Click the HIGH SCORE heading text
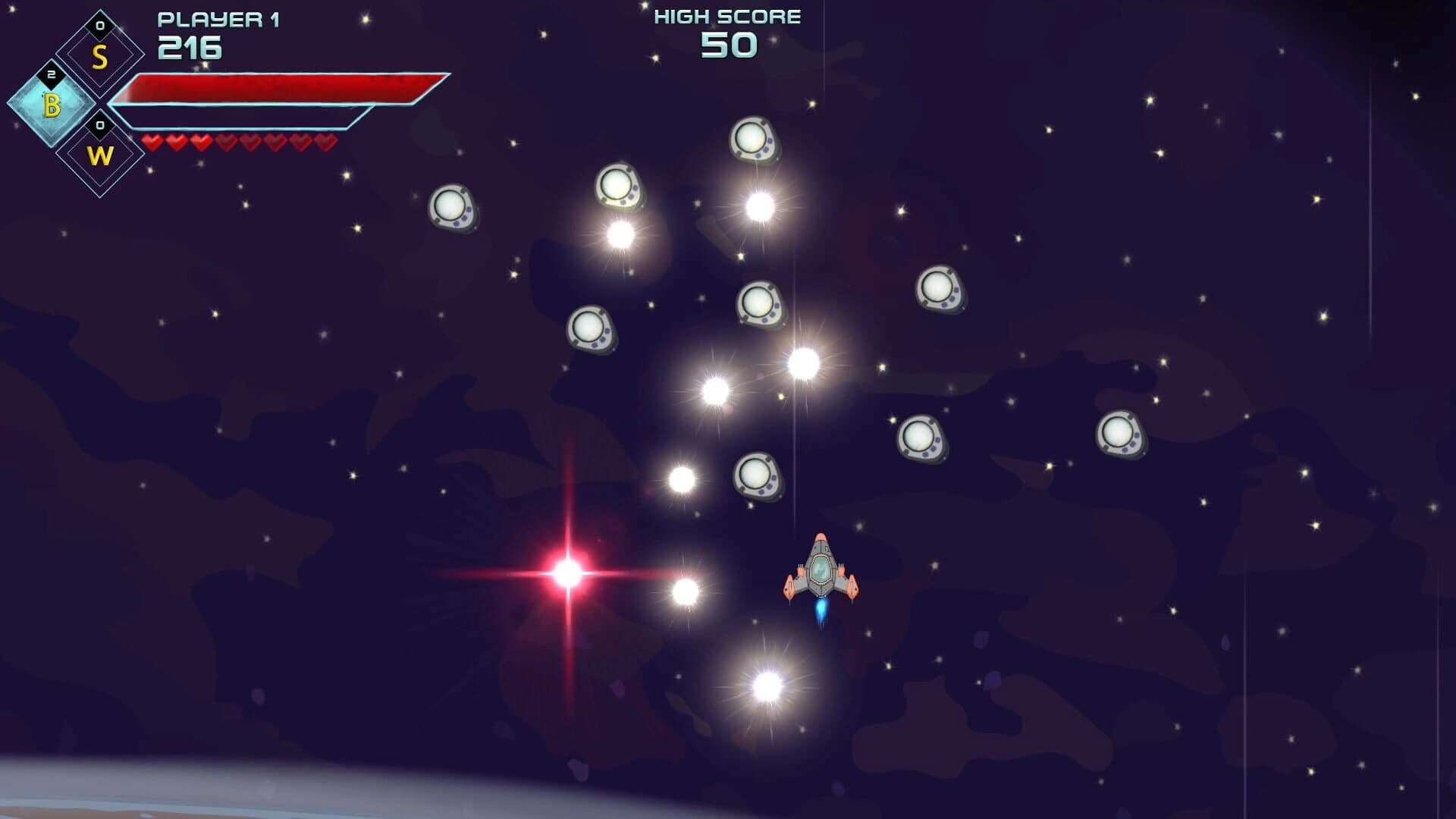 (x=726, y=15)
